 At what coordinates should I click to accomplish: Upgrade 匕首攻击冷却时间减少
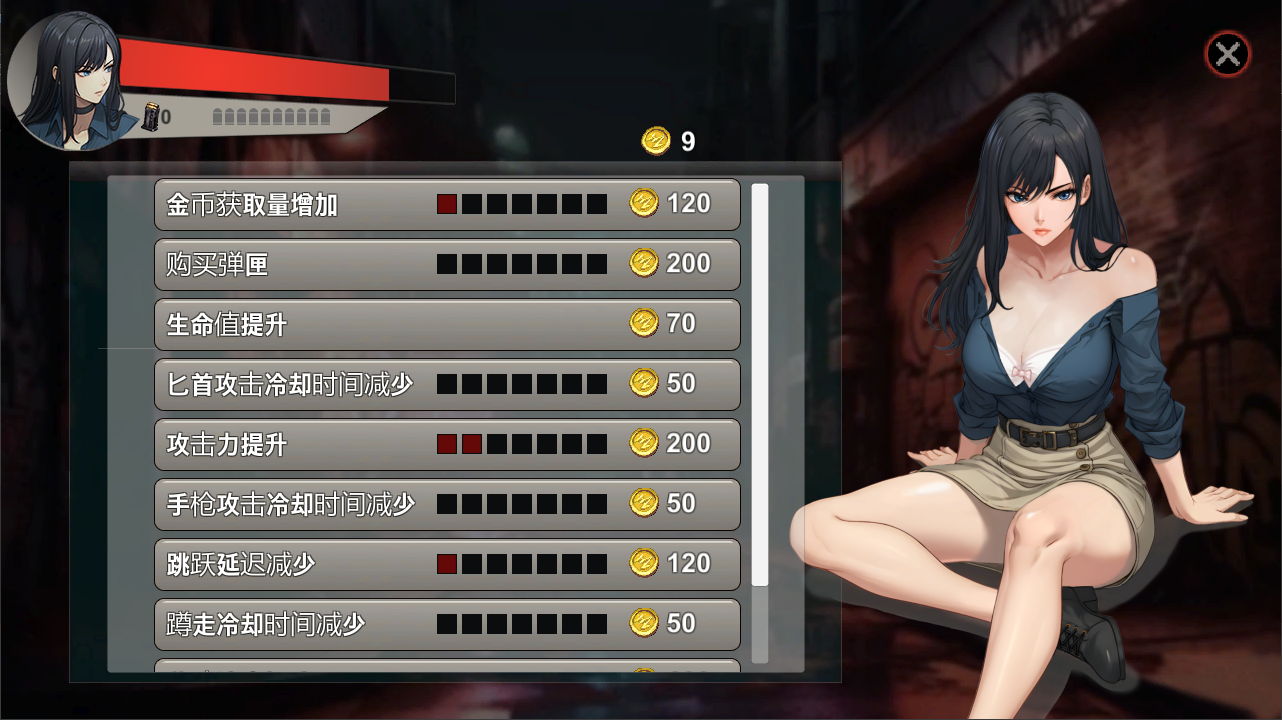pos(447,385)
